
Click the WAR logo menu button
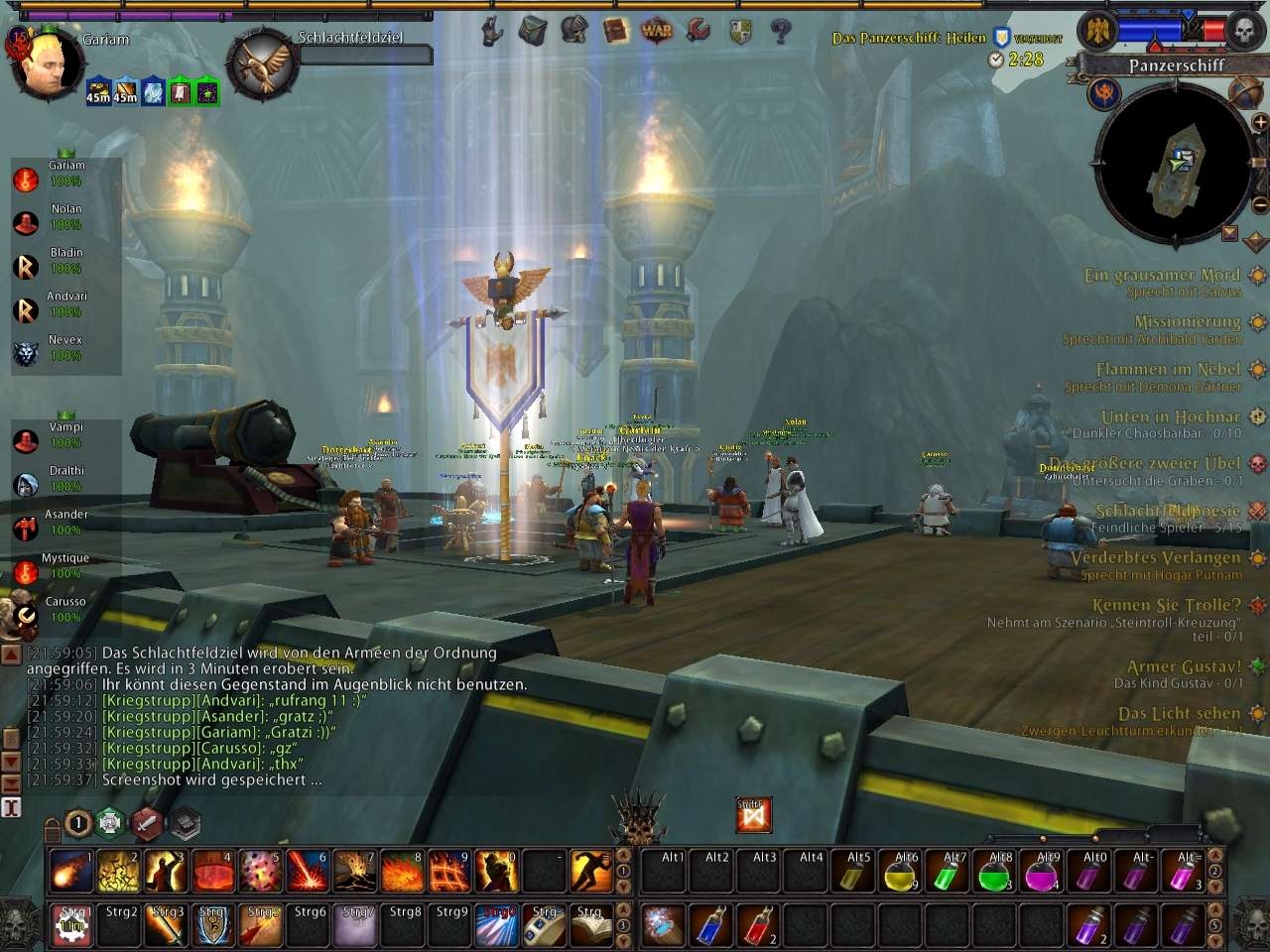(656, 31)
